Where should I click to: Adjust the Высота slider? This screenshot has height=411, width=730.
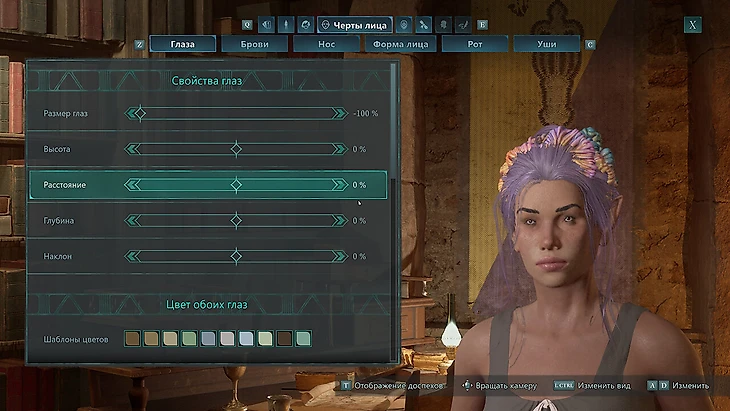pyautogui.click(x=236, y=149)
